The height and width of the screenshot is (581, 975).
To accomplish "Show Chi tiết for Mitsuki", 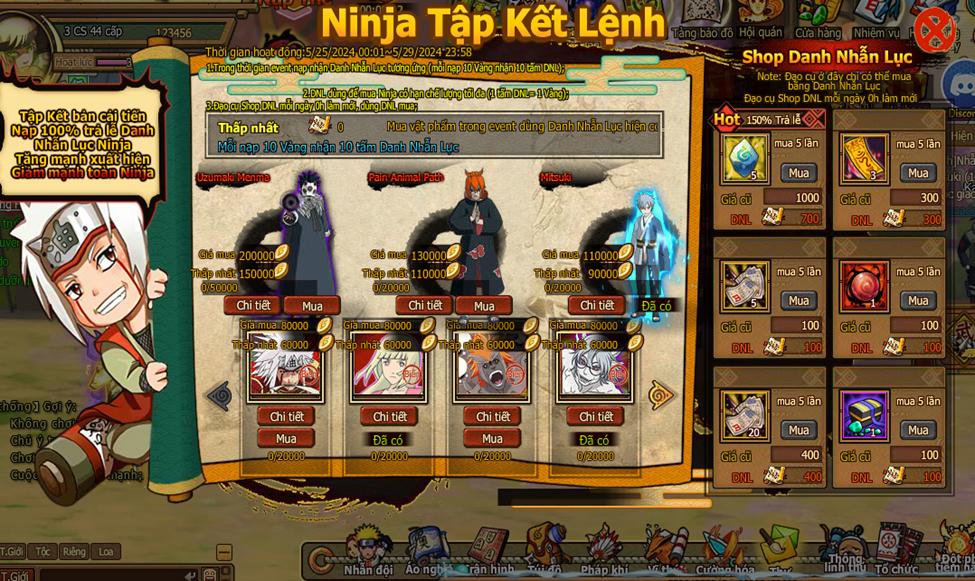I will click(x=596, y=306).
